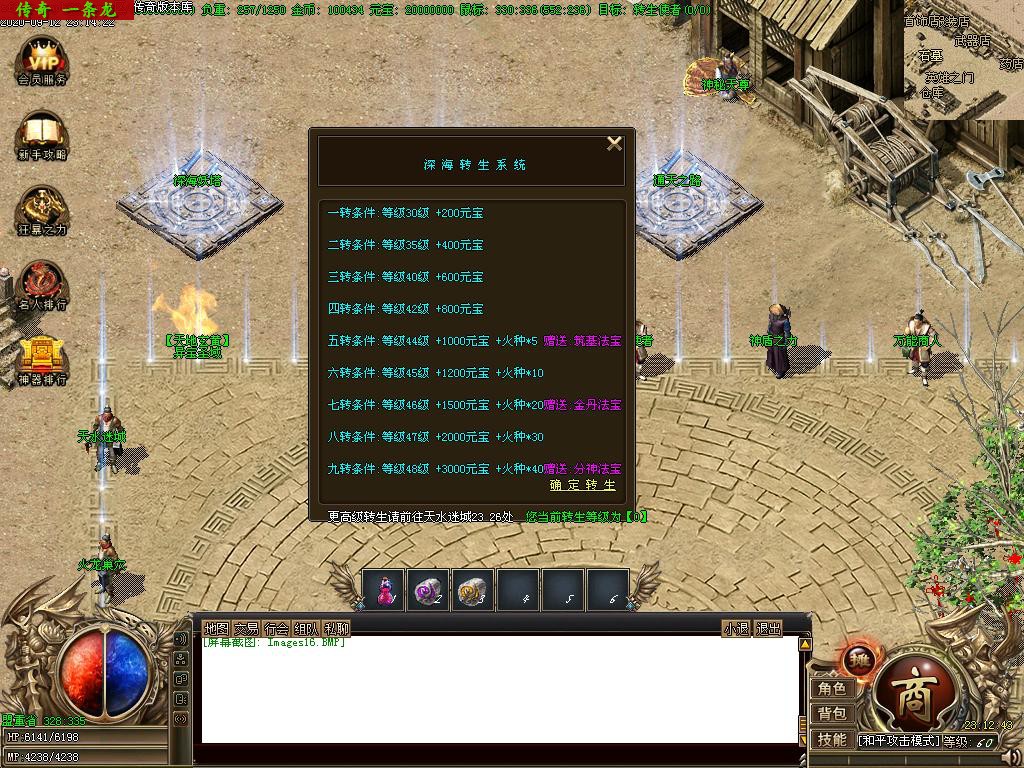Use the red potion in hotbar slot 1
Viewport: 1024px width, 768px height.
384,591
